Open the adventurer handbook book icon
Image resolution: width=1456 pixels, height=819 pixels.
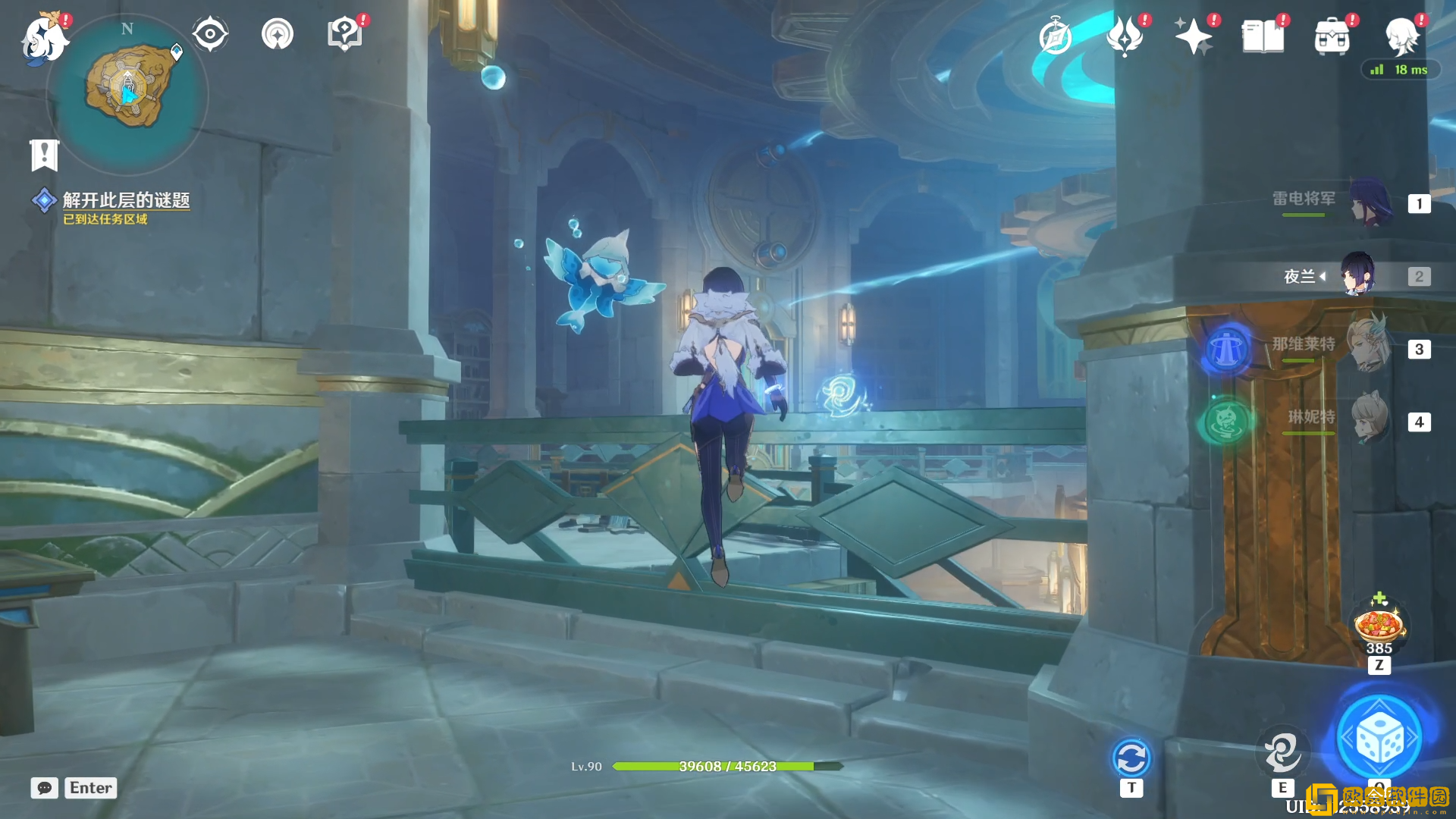click(1263, 36)
